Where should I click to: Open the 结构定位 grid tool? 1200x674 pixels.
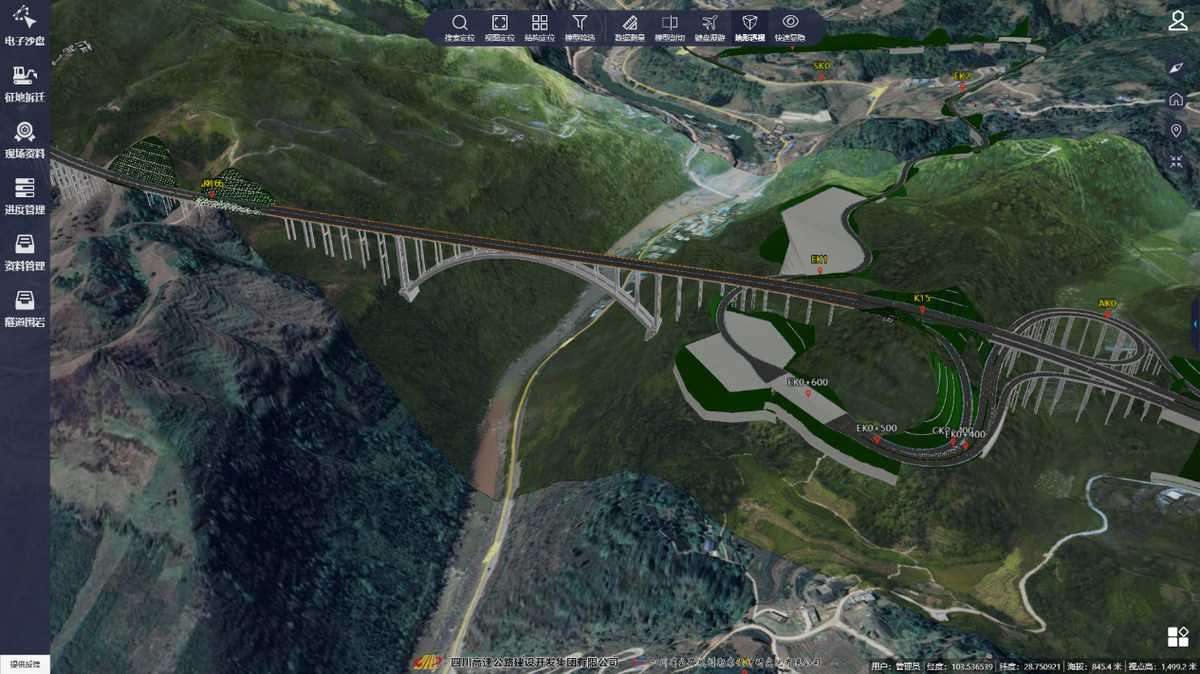coord(539,27)
